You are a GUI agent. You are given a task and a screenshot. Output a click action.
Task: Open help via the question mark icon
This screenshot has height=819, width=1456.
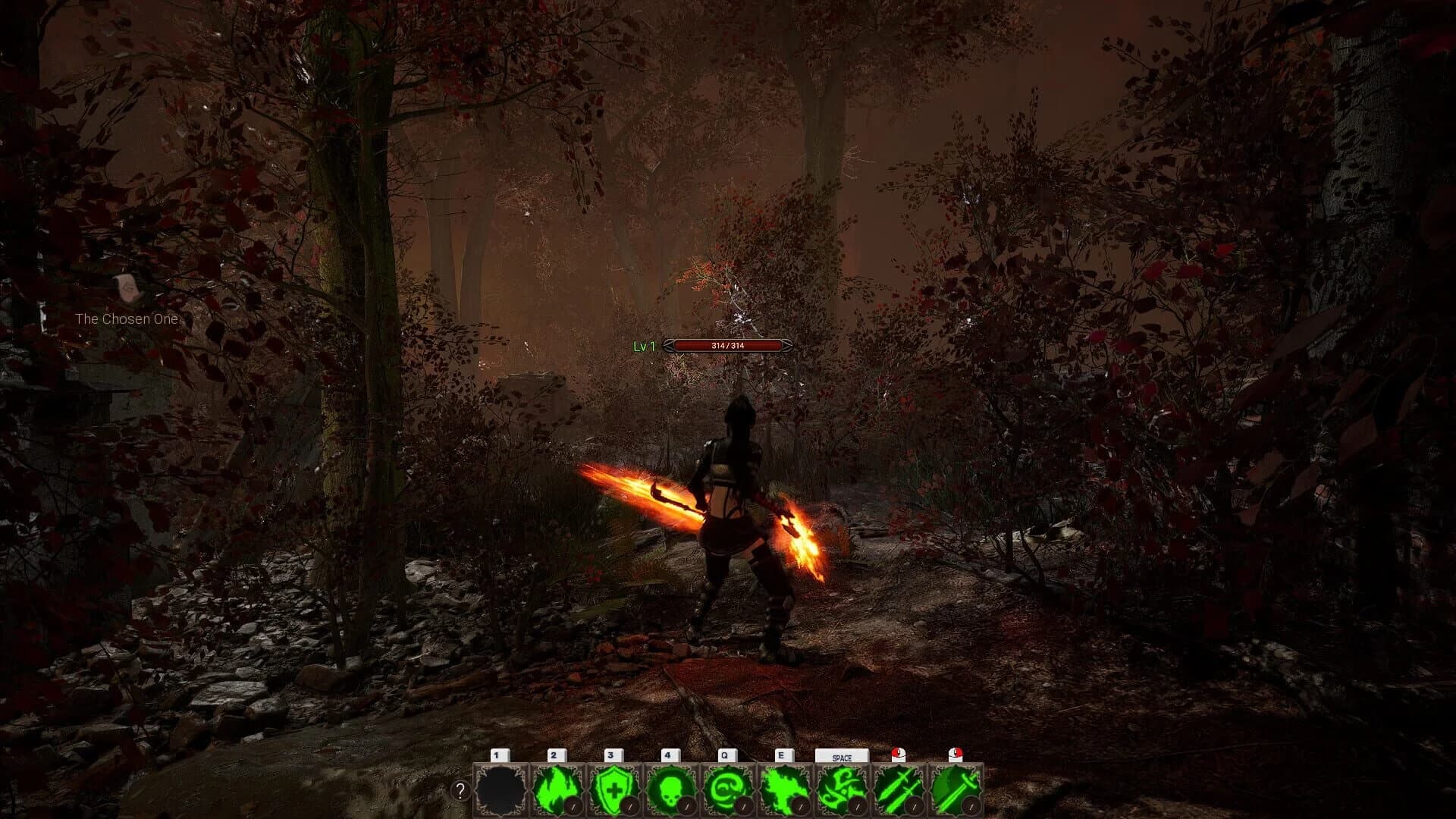tap(460, 791)
